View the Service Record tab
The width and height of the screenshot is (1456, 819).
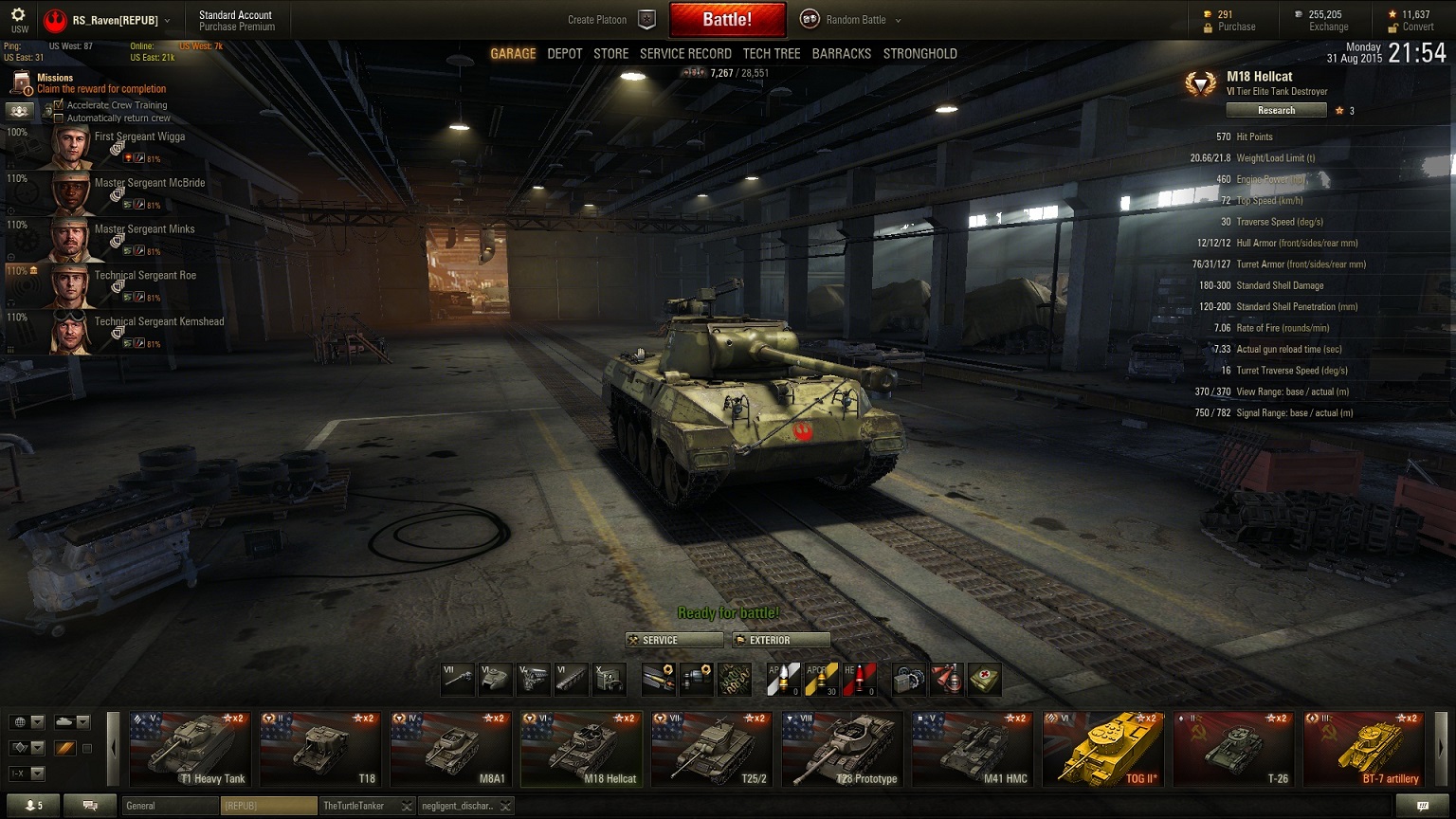[685, 54]
